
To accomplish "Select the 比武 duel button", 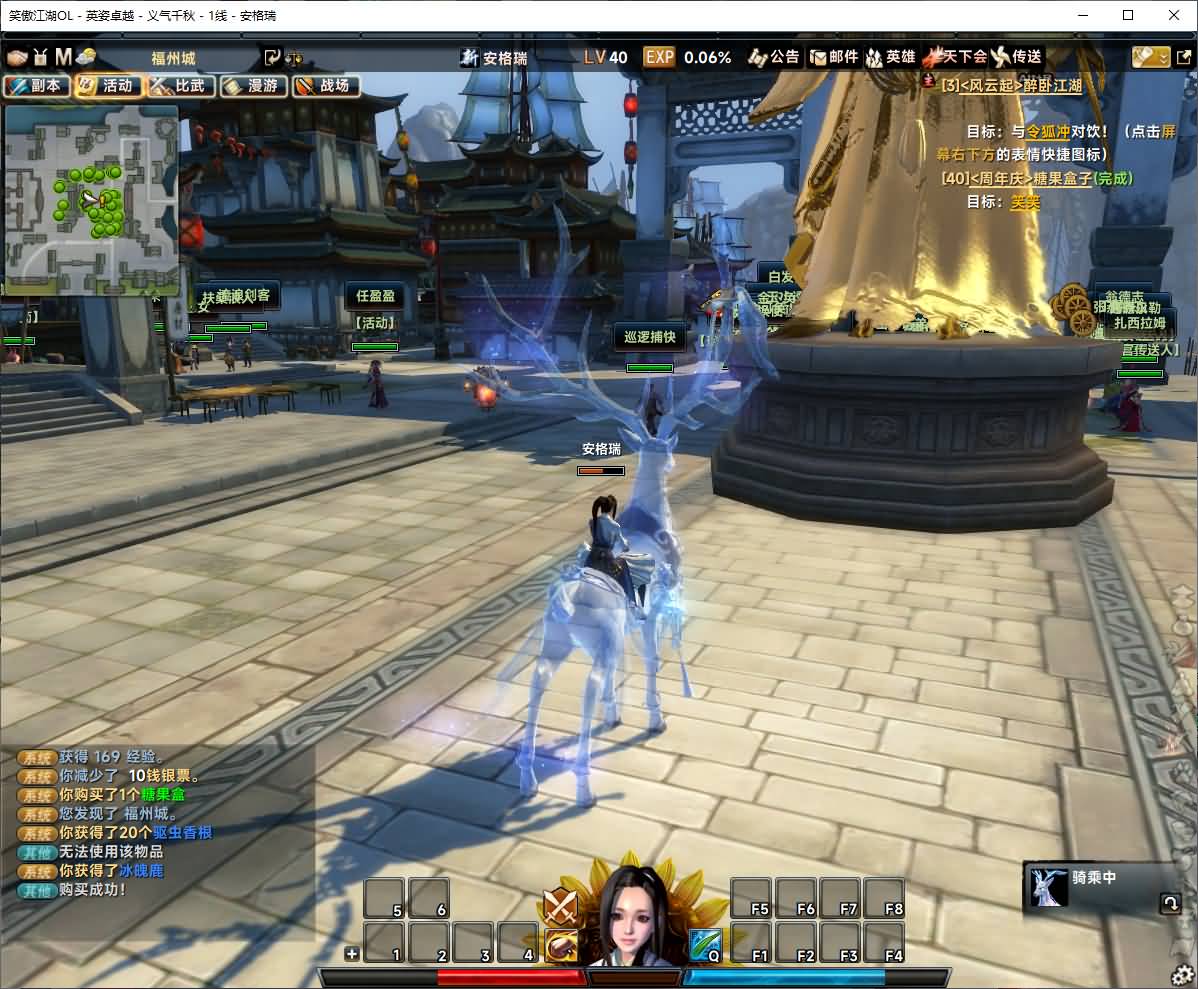I will point(182,86).
